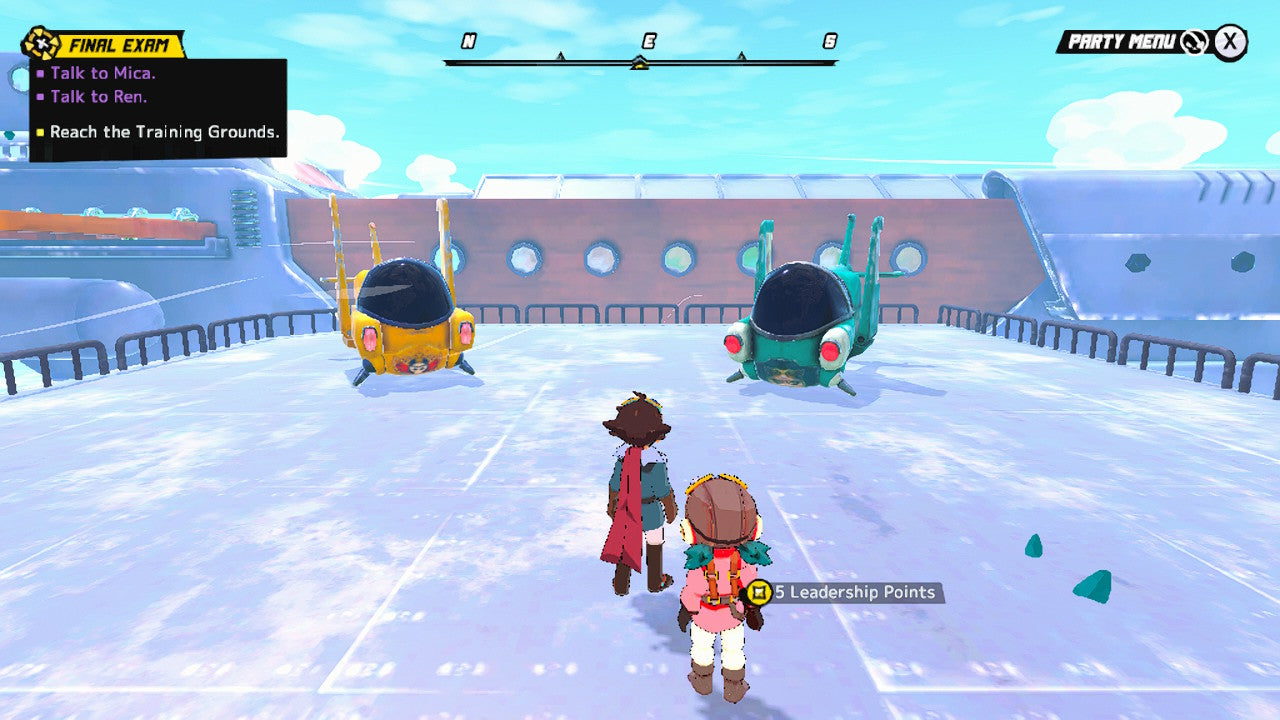
Task: Expand the 5 Leadership Points notification
Action: pos(845,592)
